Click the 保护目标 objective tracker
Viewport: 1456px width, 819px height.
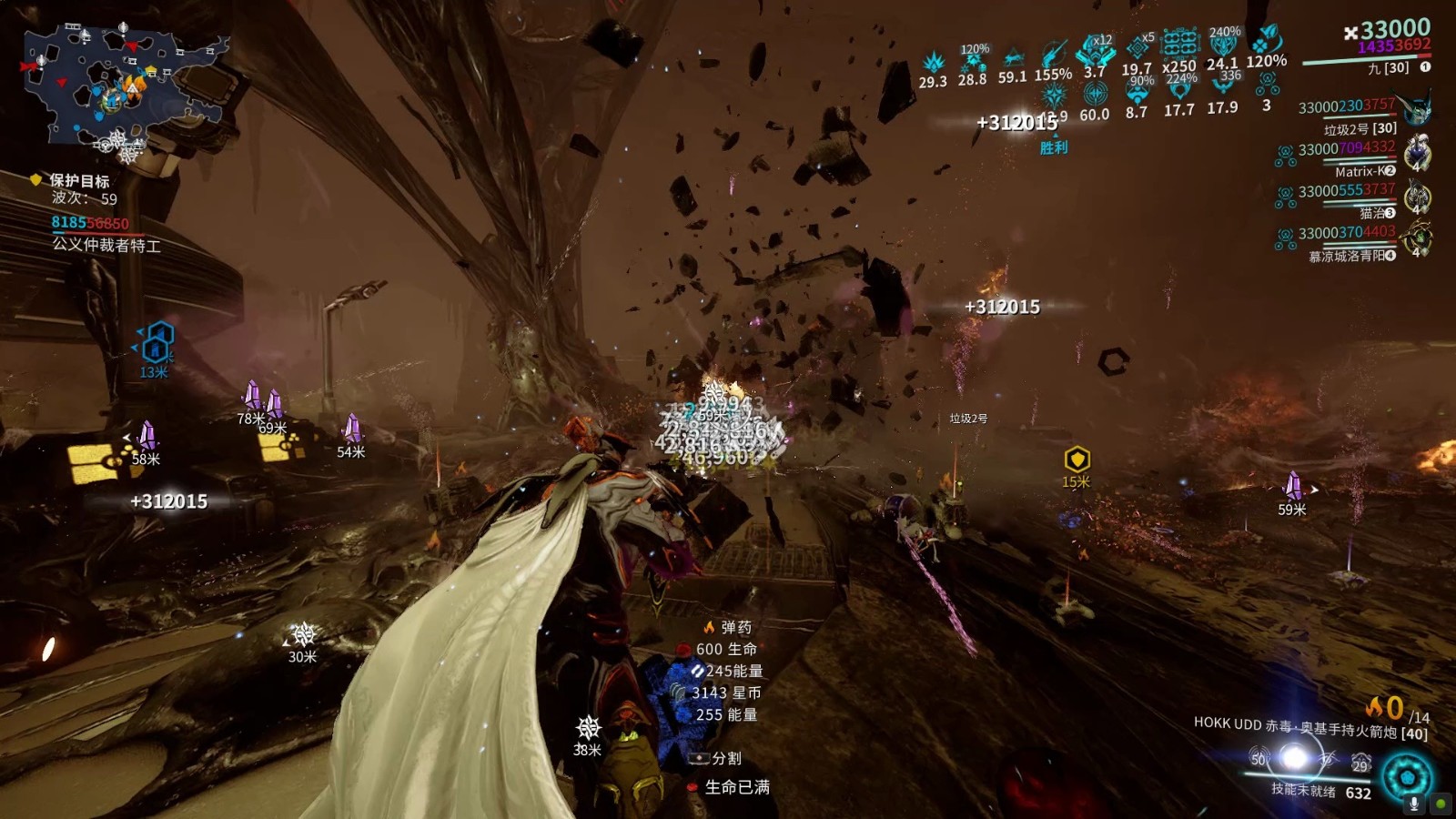point(79,181)
